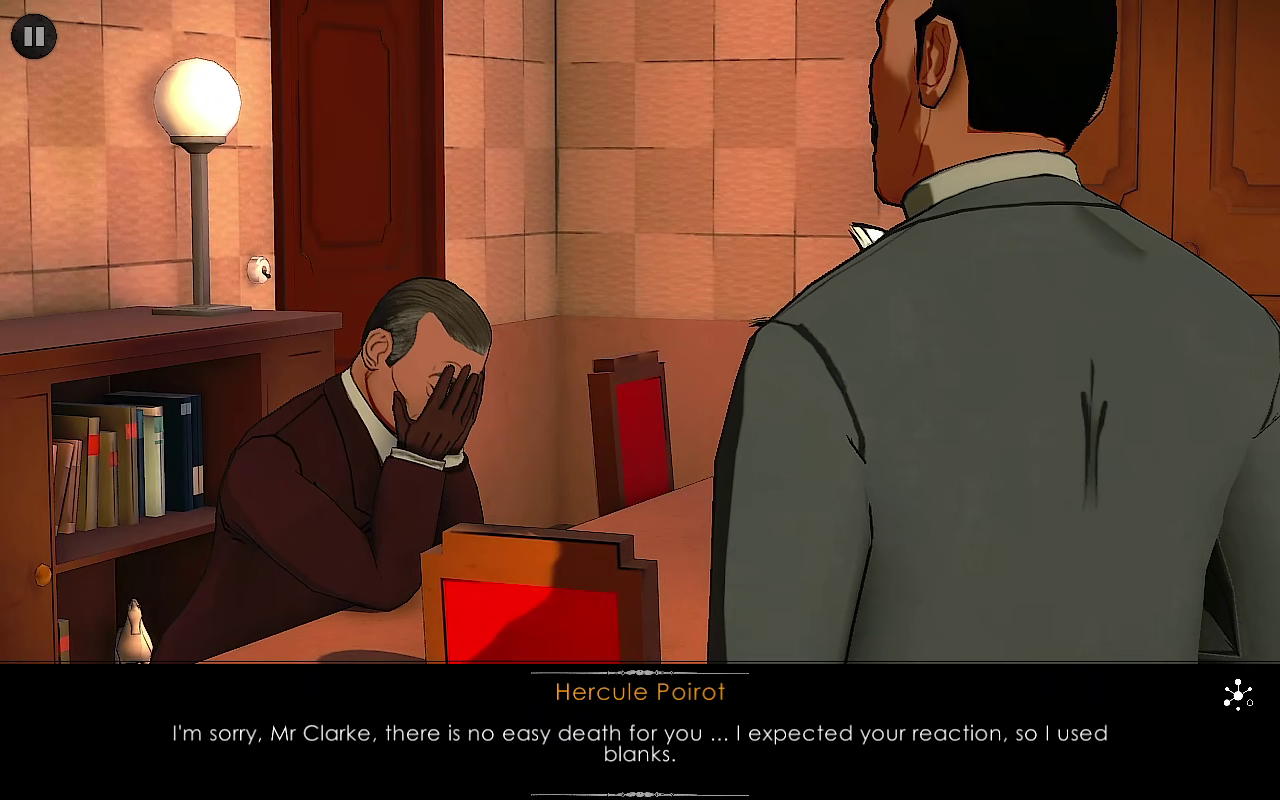Screen dimensions: 1280x800
Task: Pause the game with the top-left button
Action: pos(34,37)
